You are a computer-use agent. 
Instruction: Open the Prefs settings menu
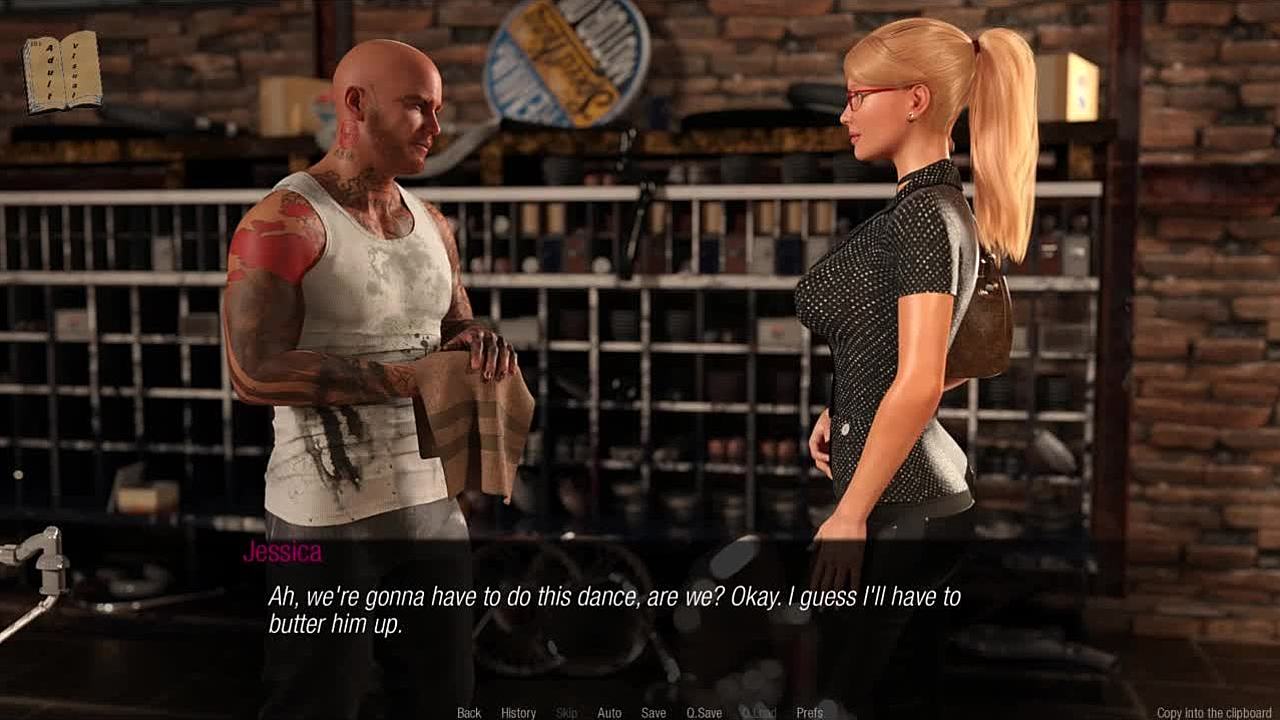tap(809, 713)
